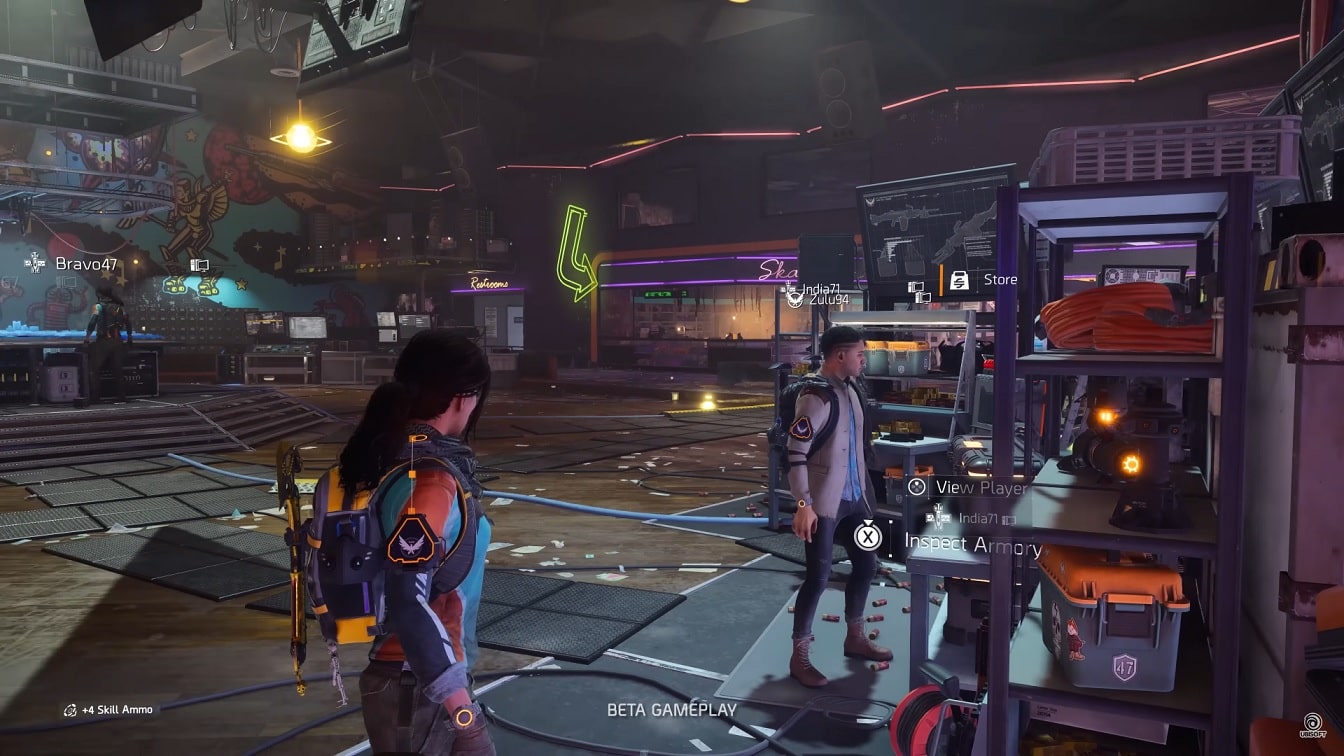The image size is (1344, 756).
Task: Click the India71 Zulu94 stacked nameplate
Action: pyautogui.click(x=820, y=292)
